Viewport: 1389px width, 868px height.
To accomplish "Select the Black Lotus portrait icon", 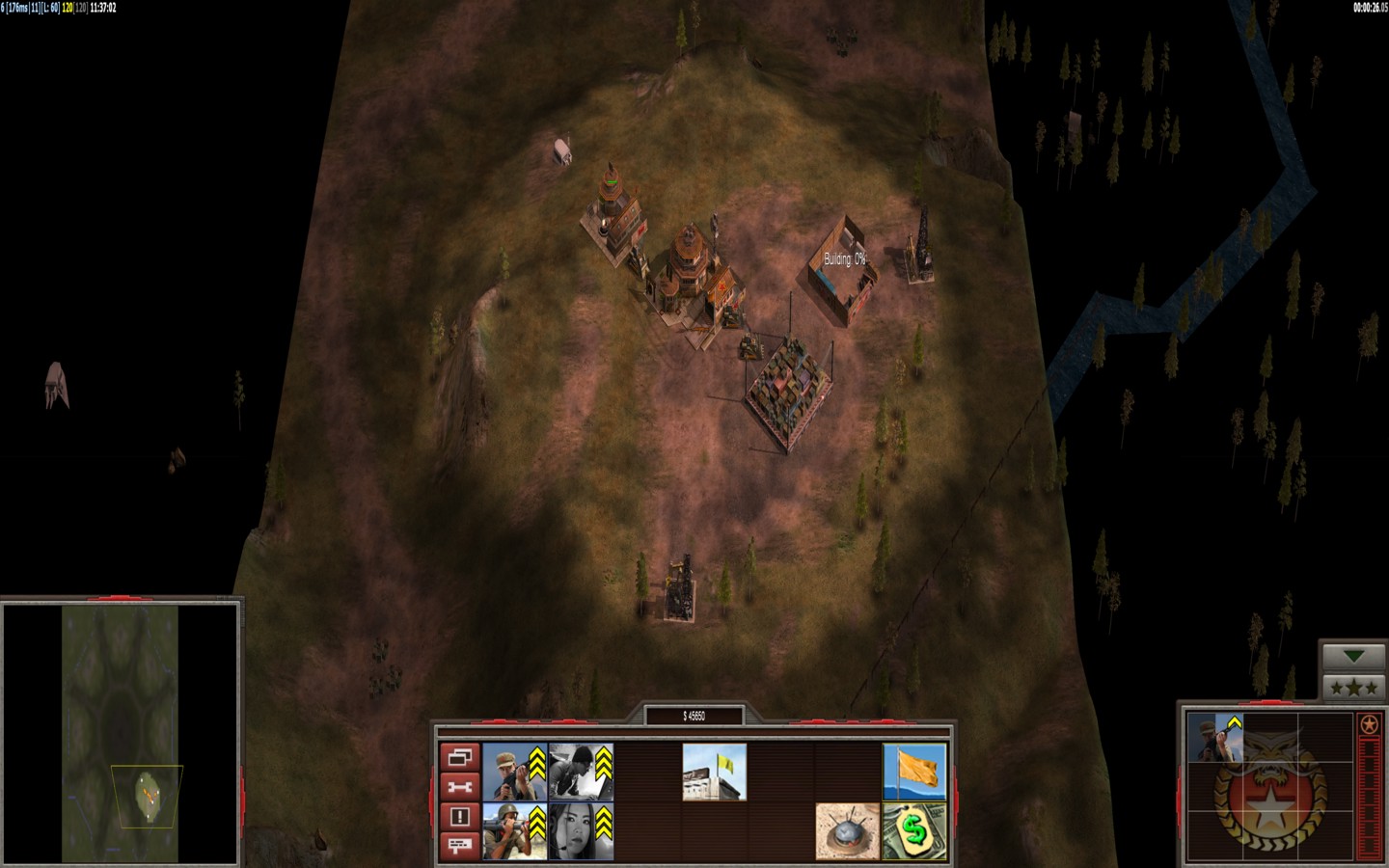I will [x=581, y=829].
